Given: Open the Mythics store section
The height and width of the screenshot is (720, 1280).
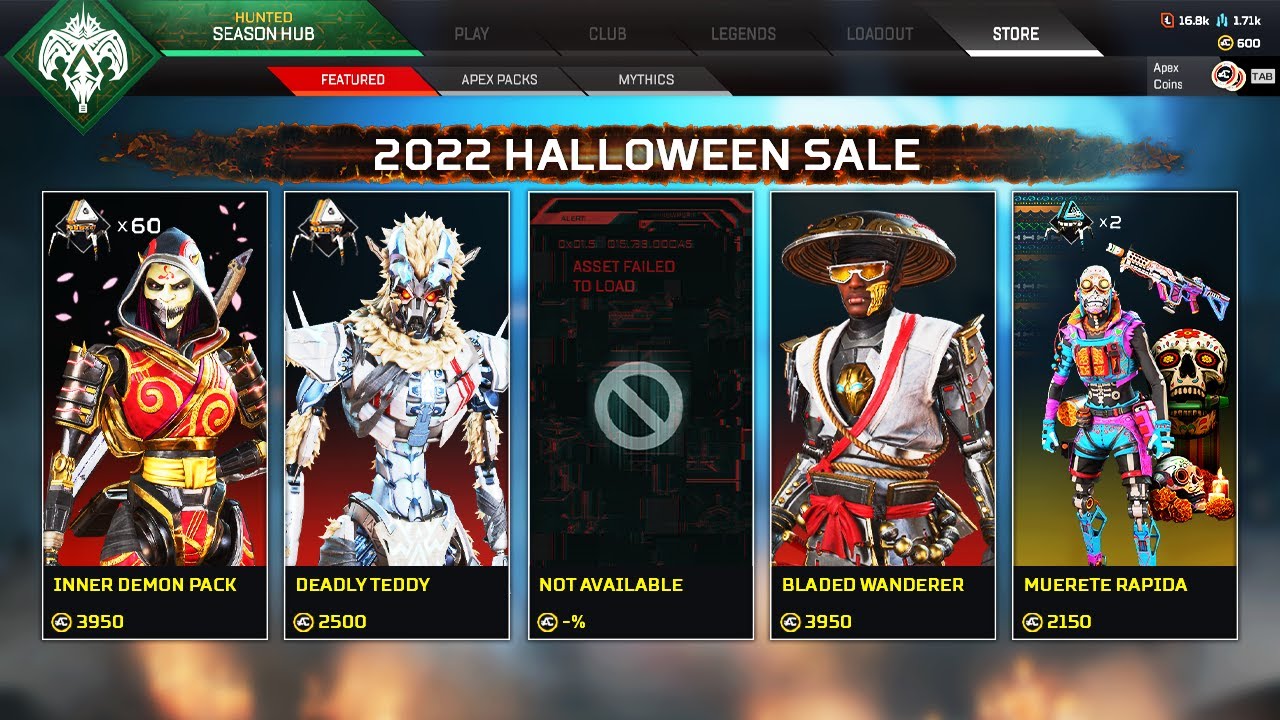Looking at the screenshot, I should 646,80.
